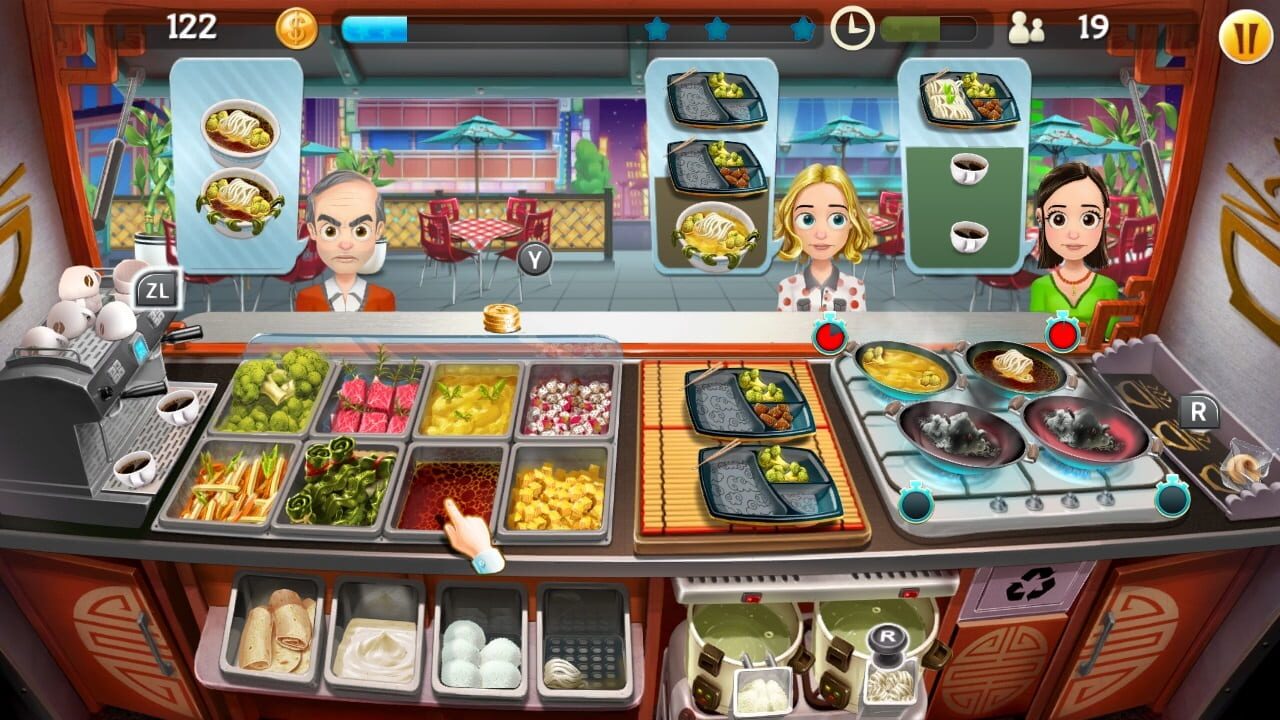Collect the tip coins on the counter
The width and height of the screenshot is (1280, 720).
pyautogui.click(x=500, y=317)
